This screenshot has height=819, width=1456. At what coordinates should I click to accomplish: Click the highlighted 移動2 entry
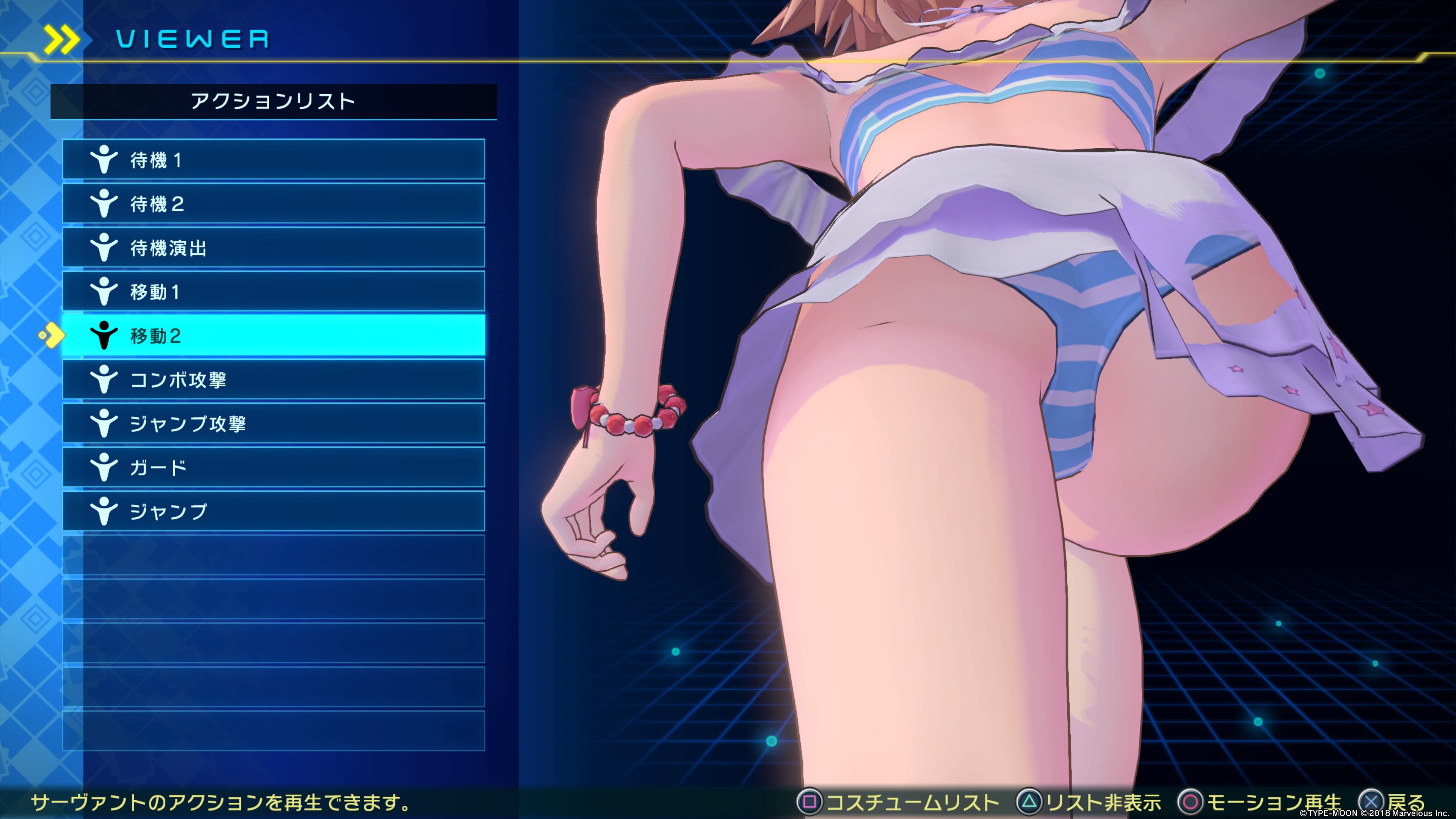[273, 336]
